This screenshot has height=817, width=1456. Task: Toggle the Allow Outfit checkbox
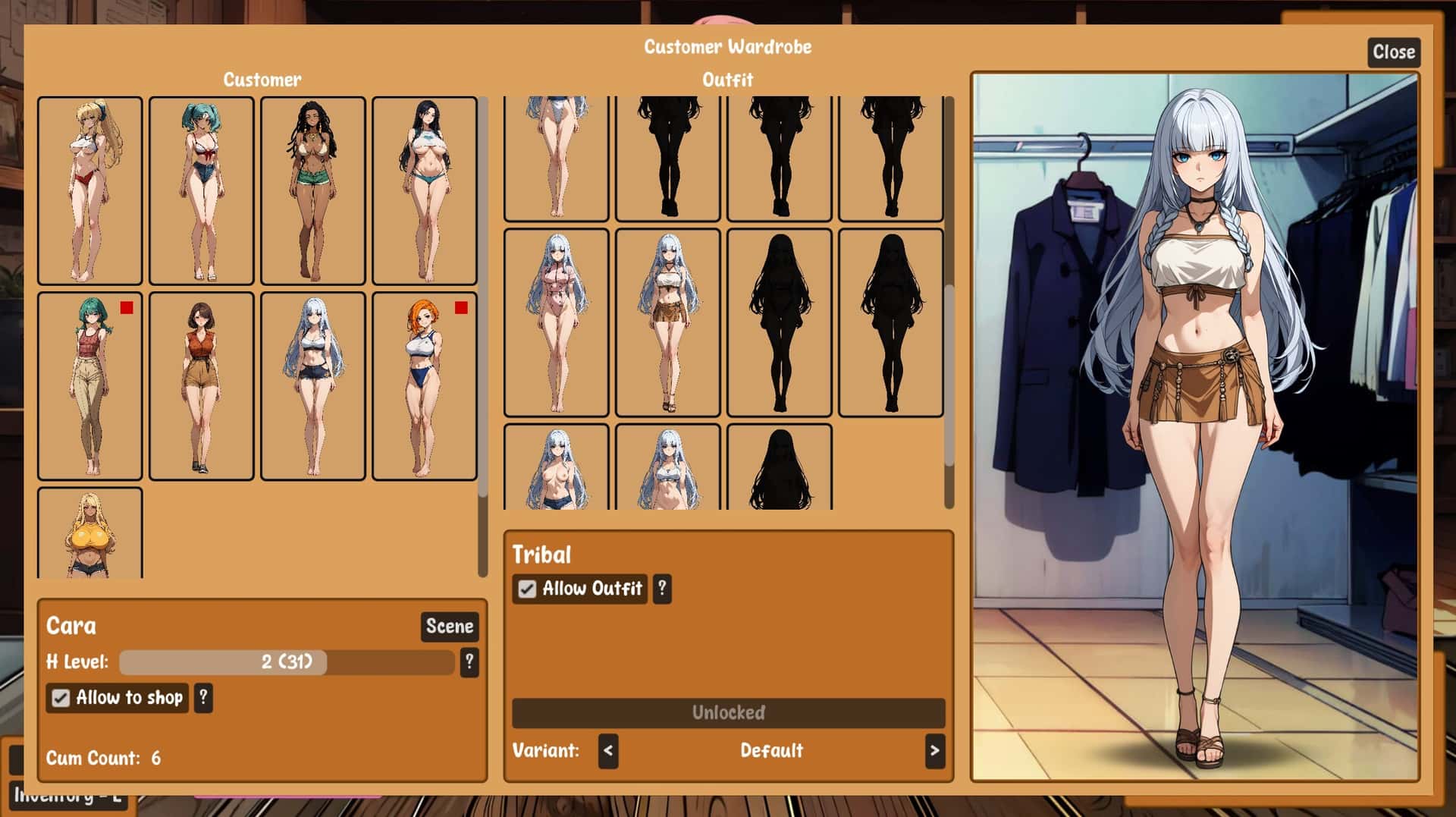click(526, 589)
